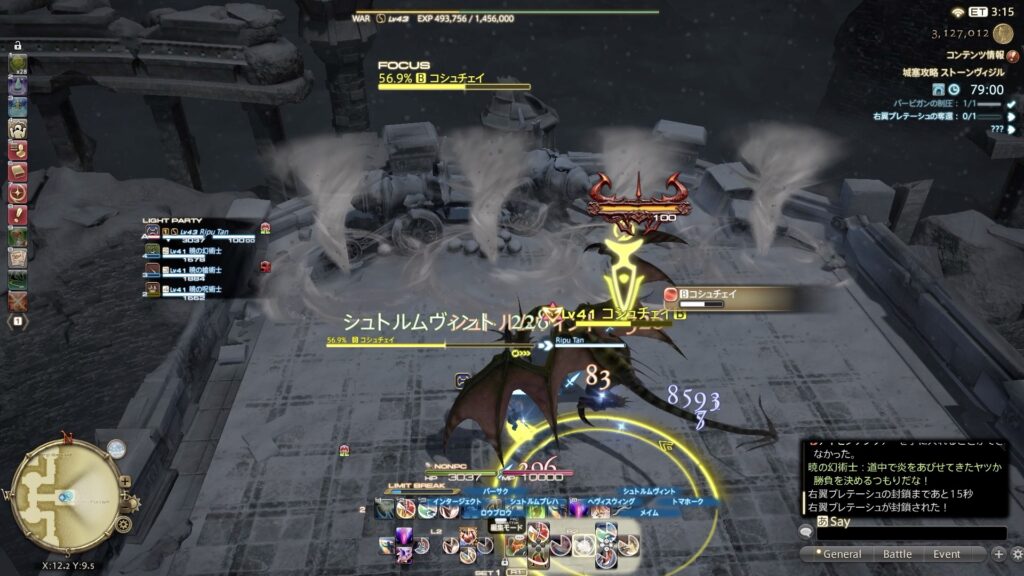Open minimap settings gear button

[x=123, y=524]
